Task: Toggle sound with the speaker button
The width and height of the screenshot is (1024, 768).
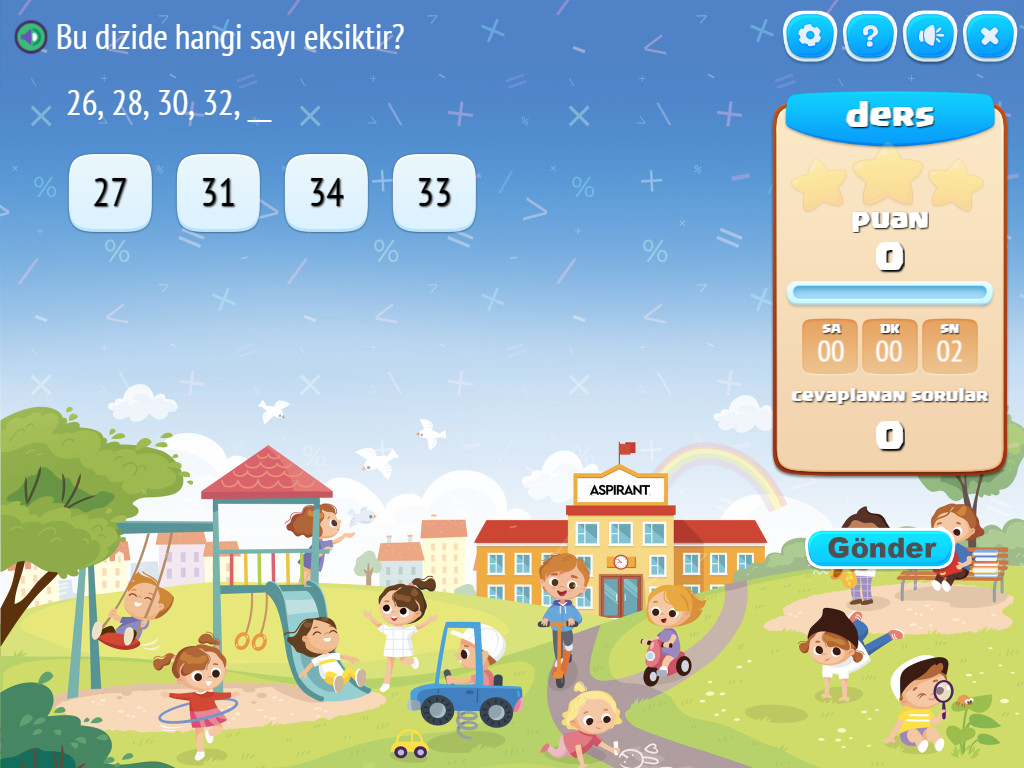Action: [930, 37]
